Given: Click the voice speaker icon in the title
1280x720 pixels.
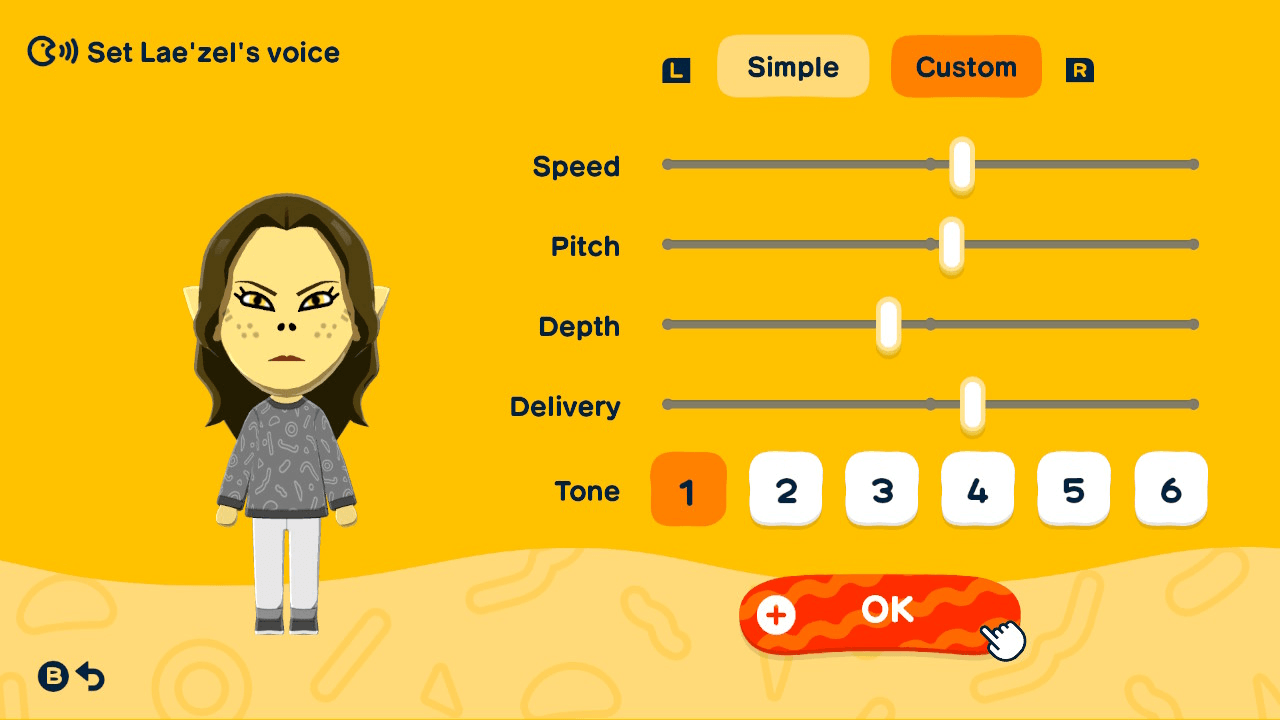Looking at the screenshot, I should tap(48, 52).
